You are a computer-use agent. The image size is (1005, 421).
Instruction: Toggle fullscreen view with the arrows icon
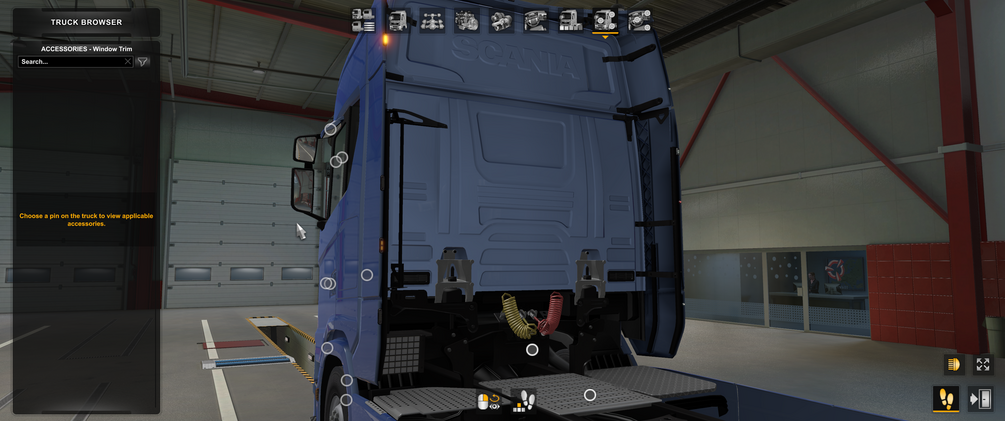[983, 365]
